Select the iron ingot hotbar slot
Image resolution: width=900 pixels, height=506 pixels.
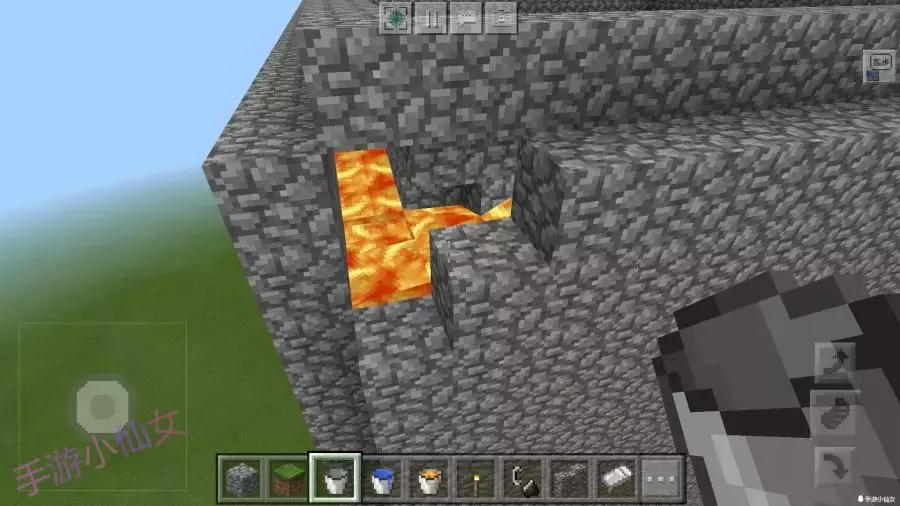pyautogui.click(x=617, y=478)
